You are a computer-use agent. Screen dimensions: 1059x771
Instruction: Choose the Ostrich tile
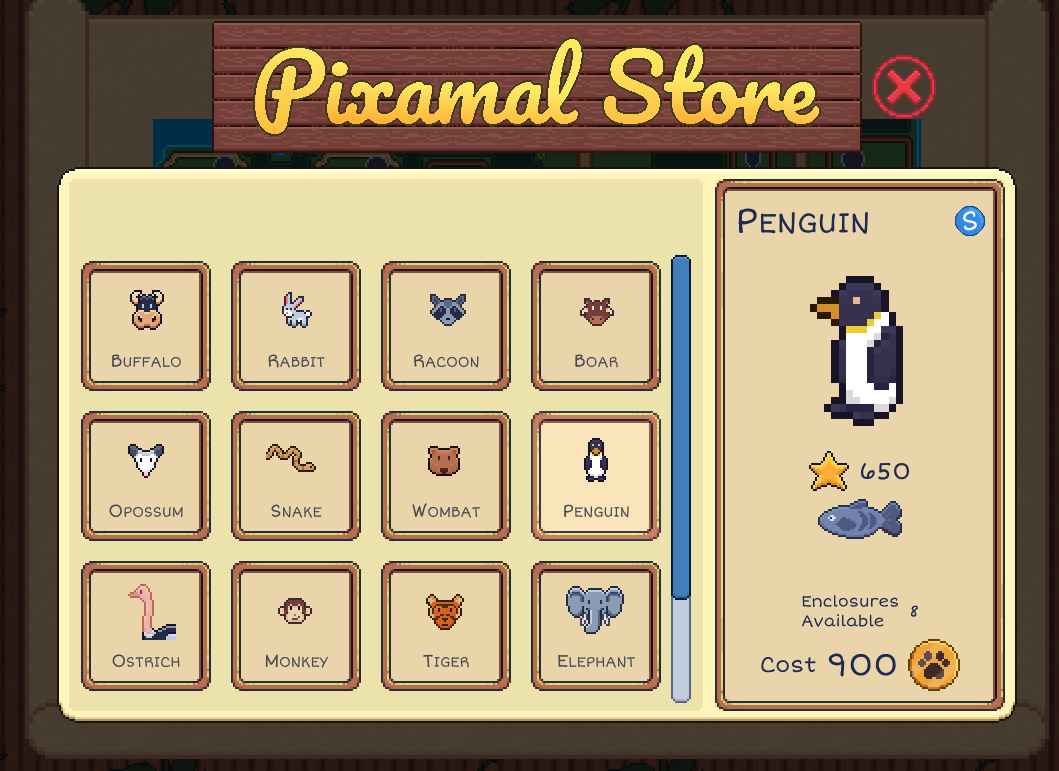(146, 626)
